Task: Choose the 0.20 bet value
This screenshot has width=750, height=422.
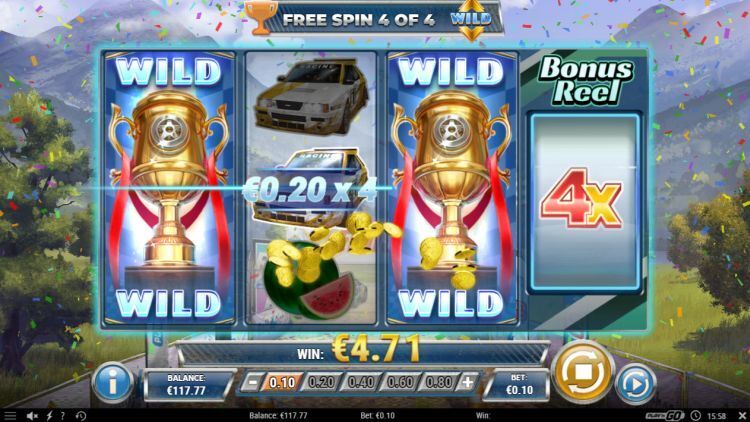Action: coord(321,382)
